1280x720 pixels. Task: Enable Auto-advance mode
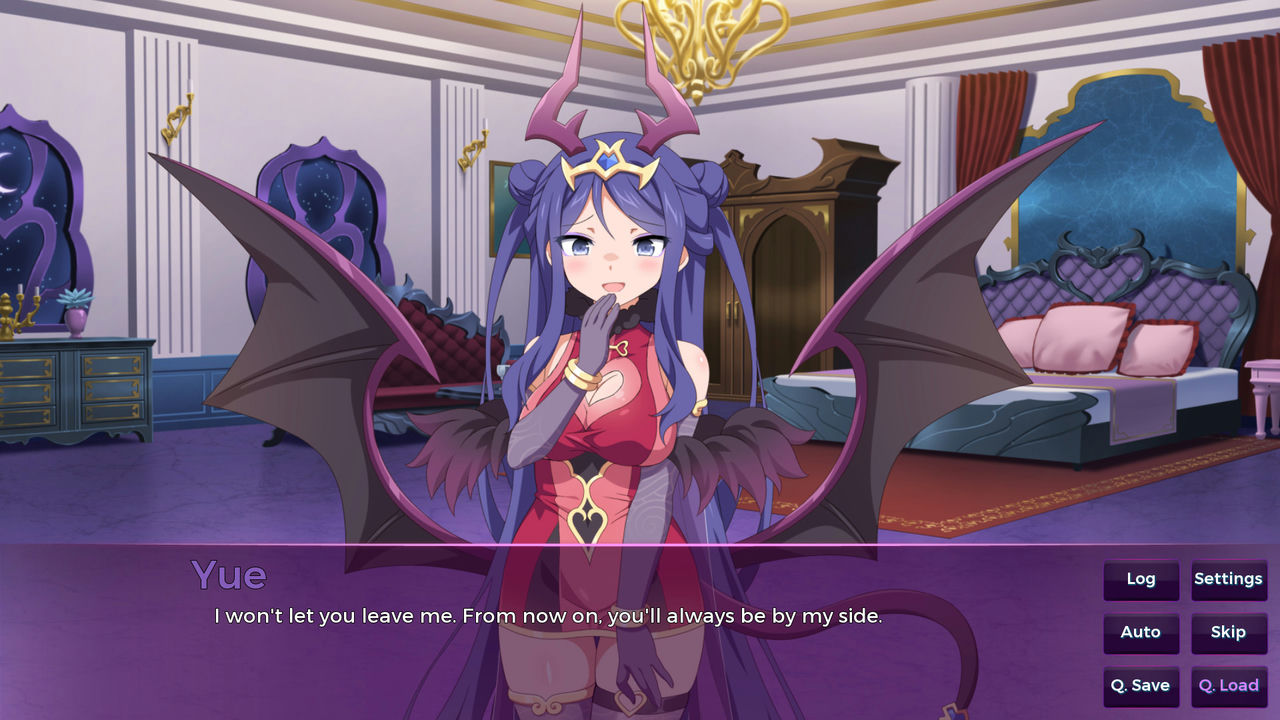1141,633
